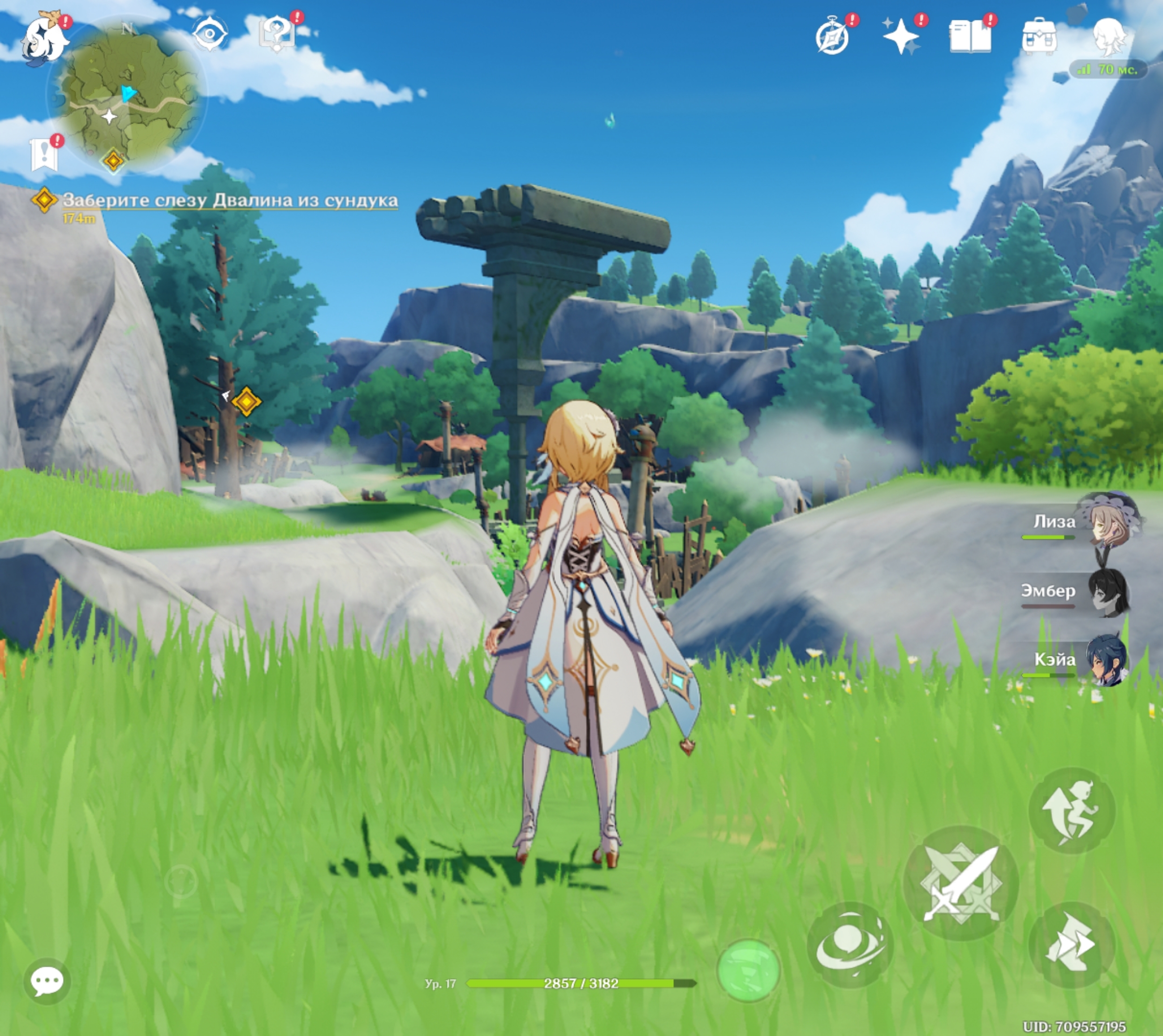1163x1036 pixels.
Task: Open the wish star icon
Action: pyautogui.click(x=901, y=36)
